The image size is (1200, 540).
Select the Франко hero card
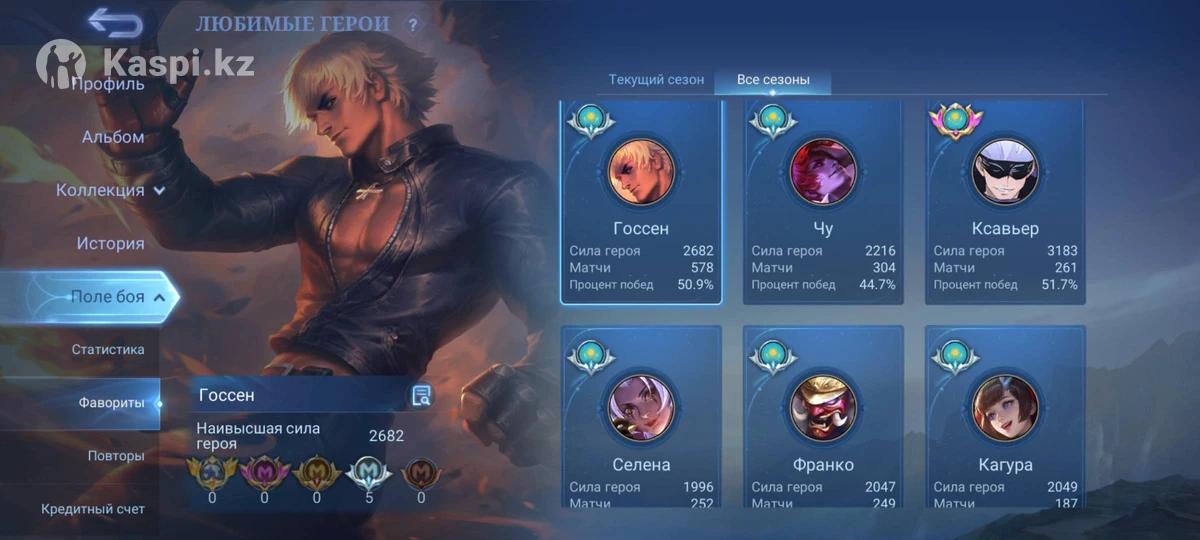click(x=823, y=418)
